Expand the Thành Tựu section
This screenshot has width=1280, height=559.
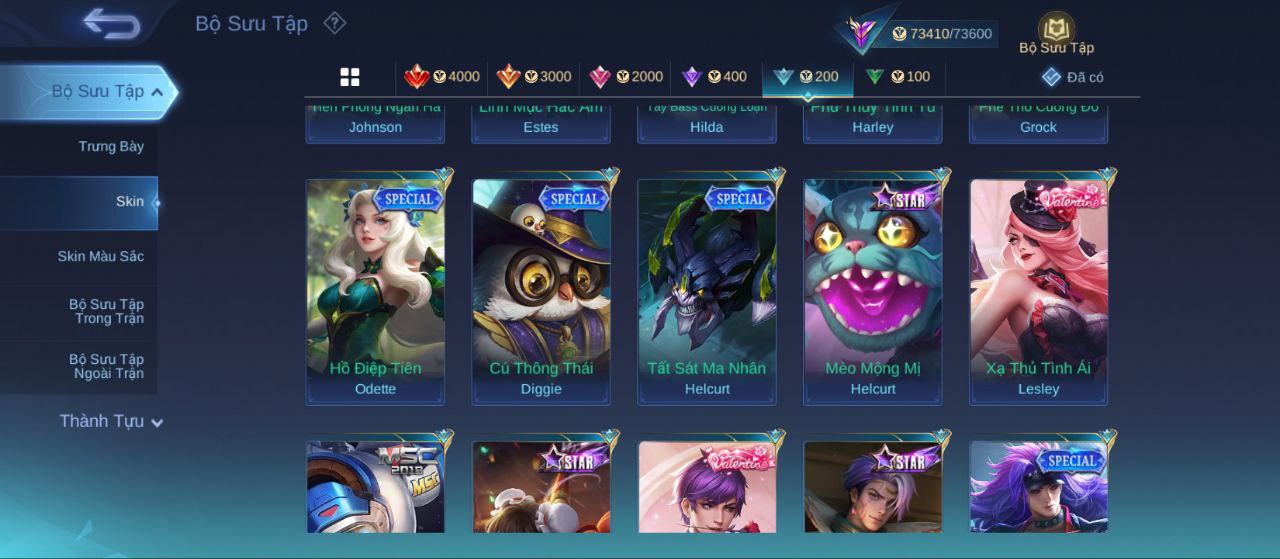click(x=110, y=421)
